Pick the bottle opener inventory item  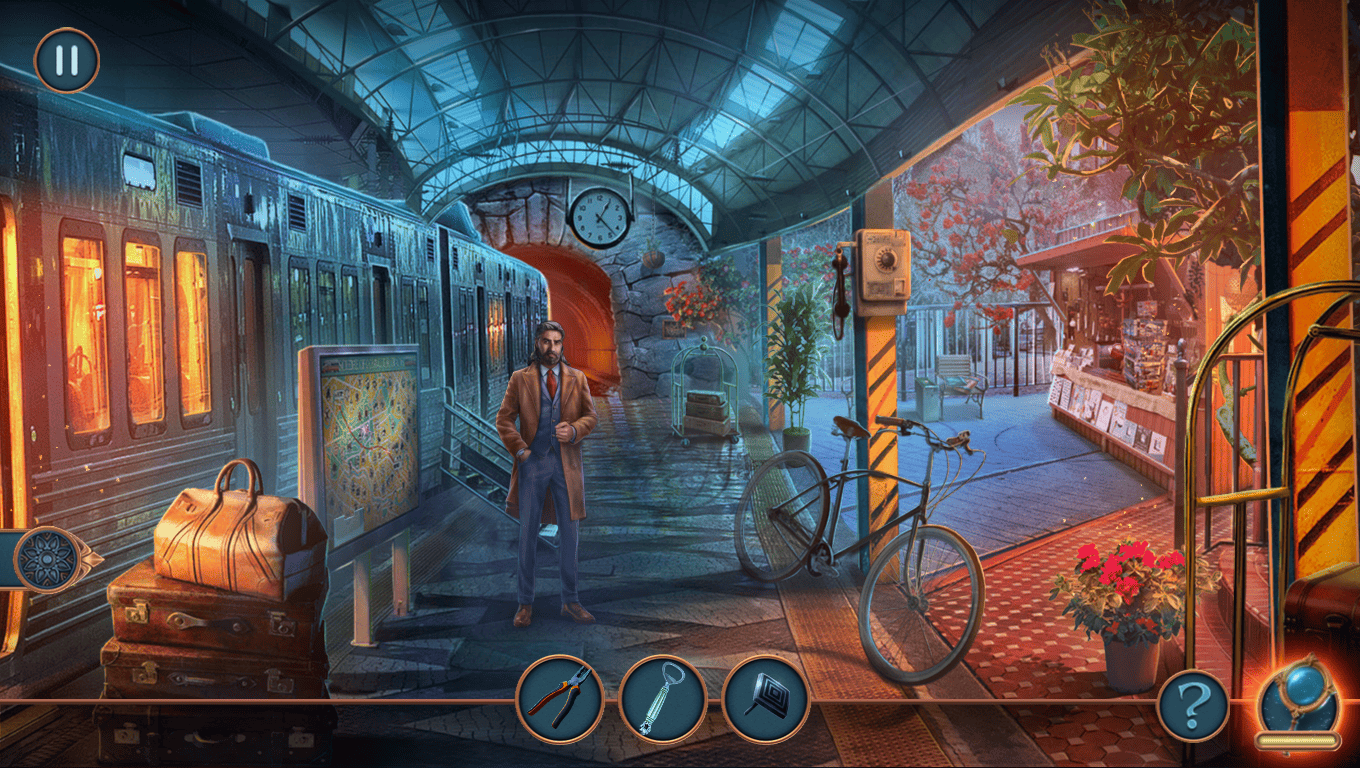coord(662,699)
